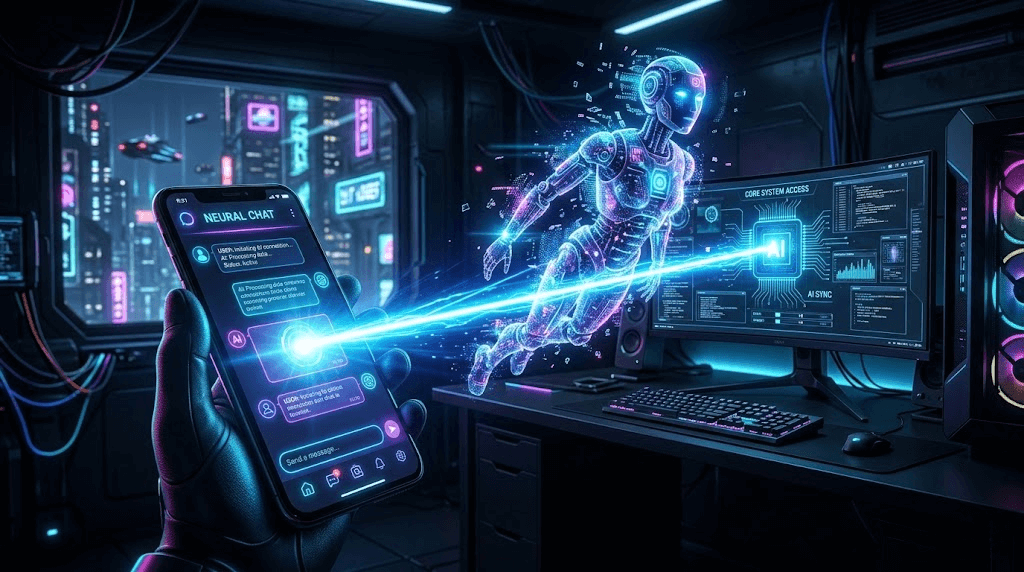This screenshot has height=572, width=1024.
Task: Tap the pink send arrow button
Action: coord(392,430)
